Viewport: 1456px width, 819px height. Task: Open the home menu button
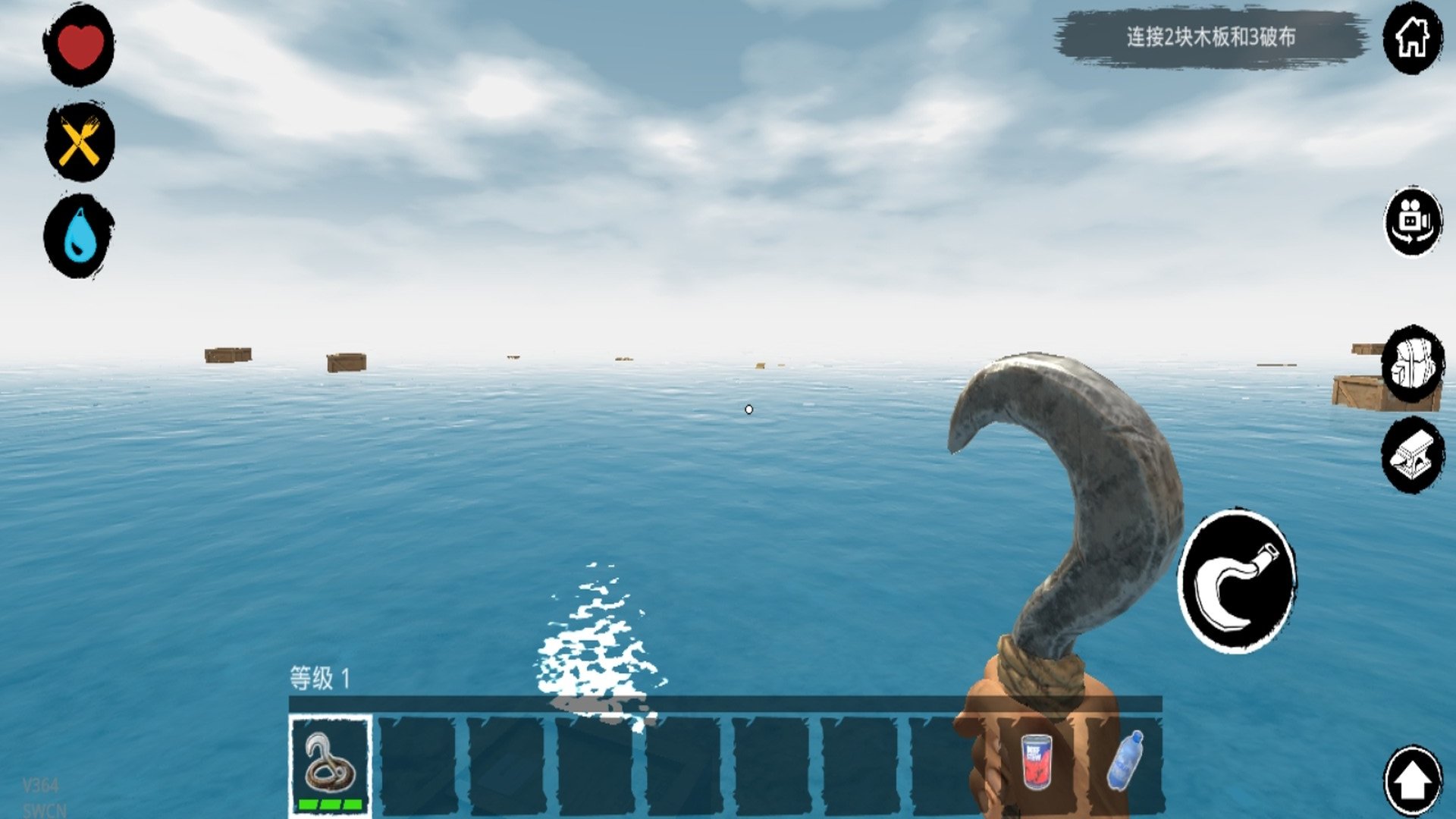point(1412,38)
